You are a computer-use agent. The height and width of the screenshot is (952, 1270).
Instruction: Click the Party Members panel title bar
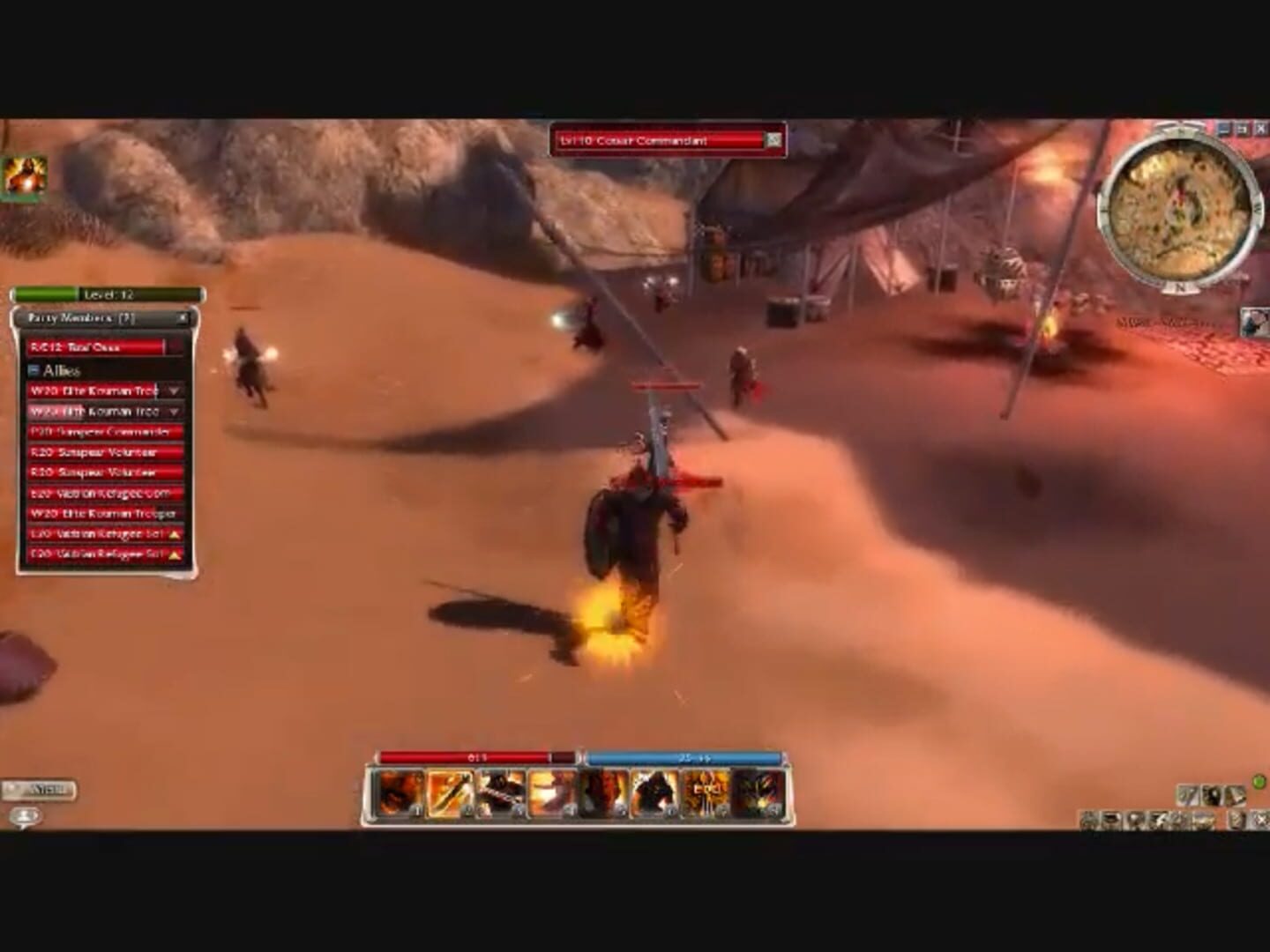pos(84,318)
